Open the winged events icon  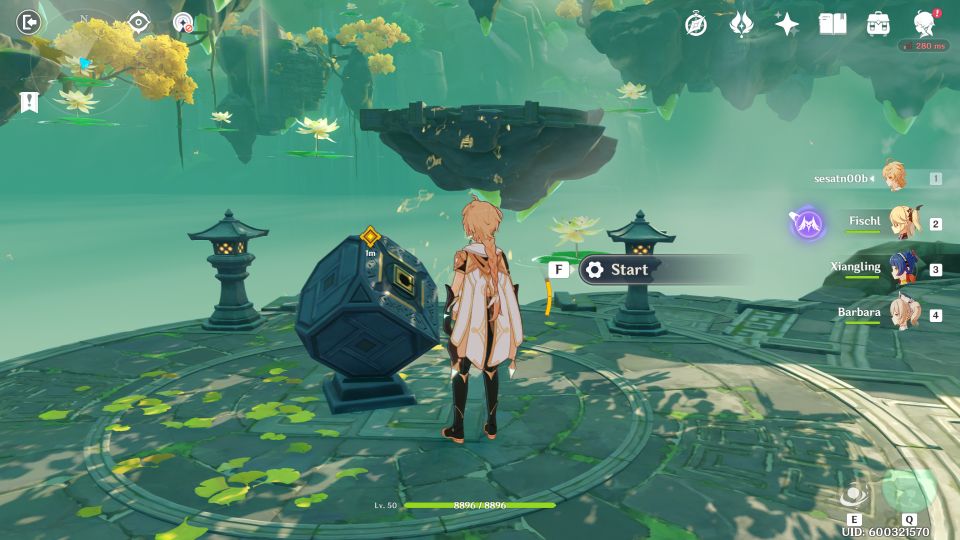[741, 24]
